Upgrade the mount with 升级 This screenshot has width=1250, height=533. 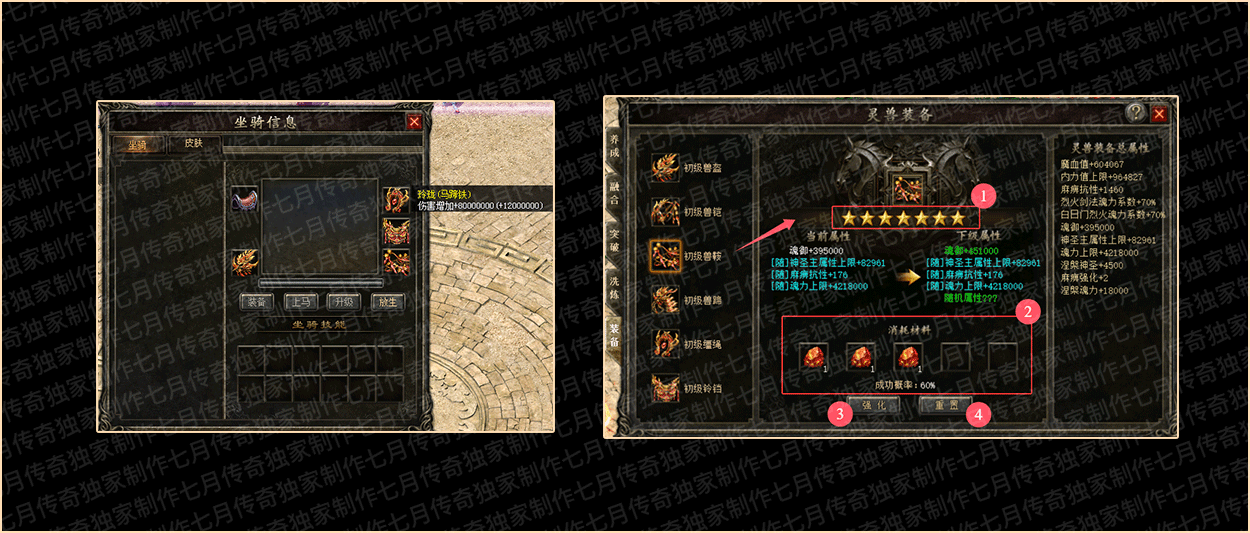pyautogui.click(x=343, y=301)
